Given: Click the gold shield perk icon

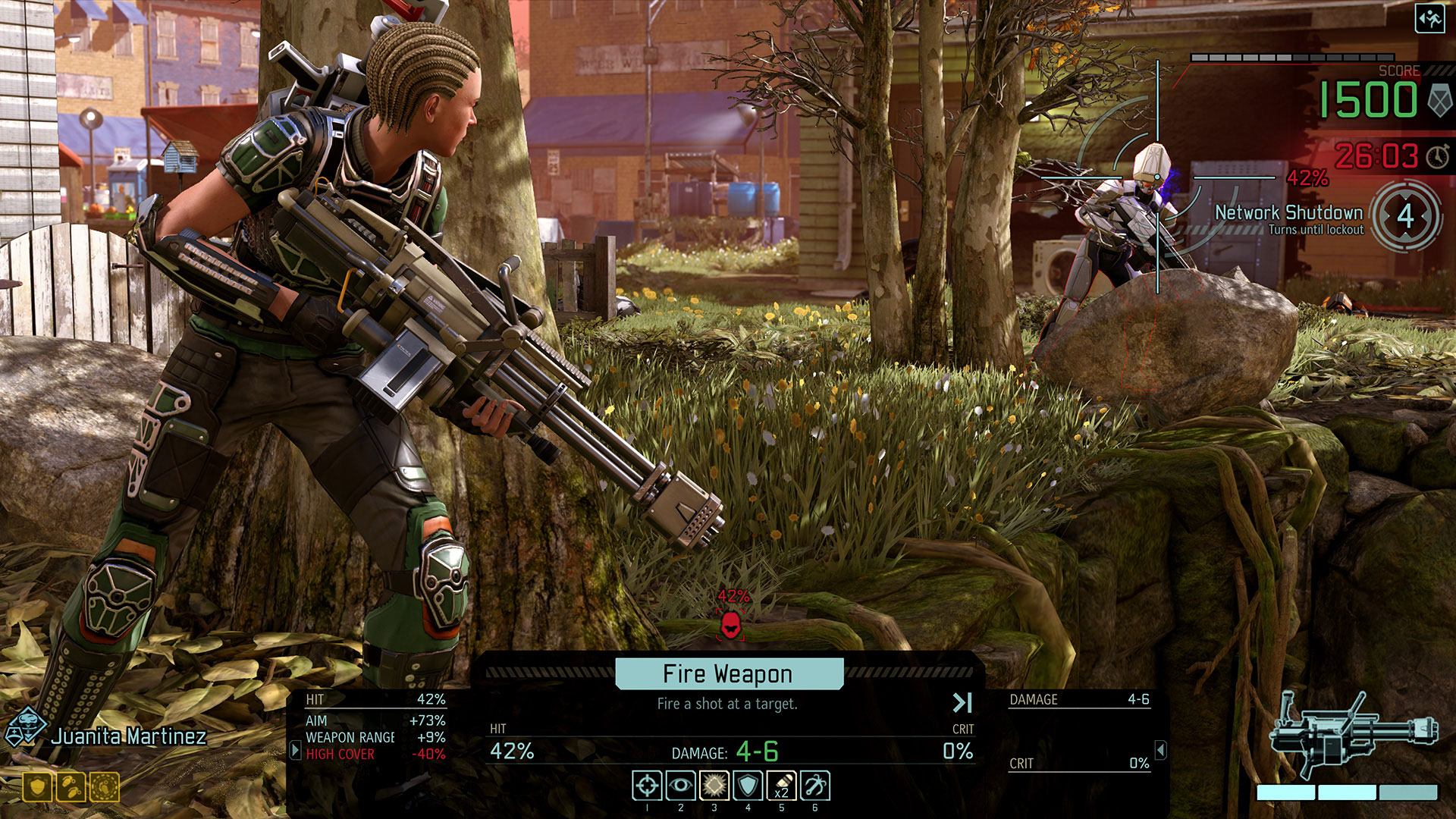Looking at the screenshot, I should coord(37,787).
